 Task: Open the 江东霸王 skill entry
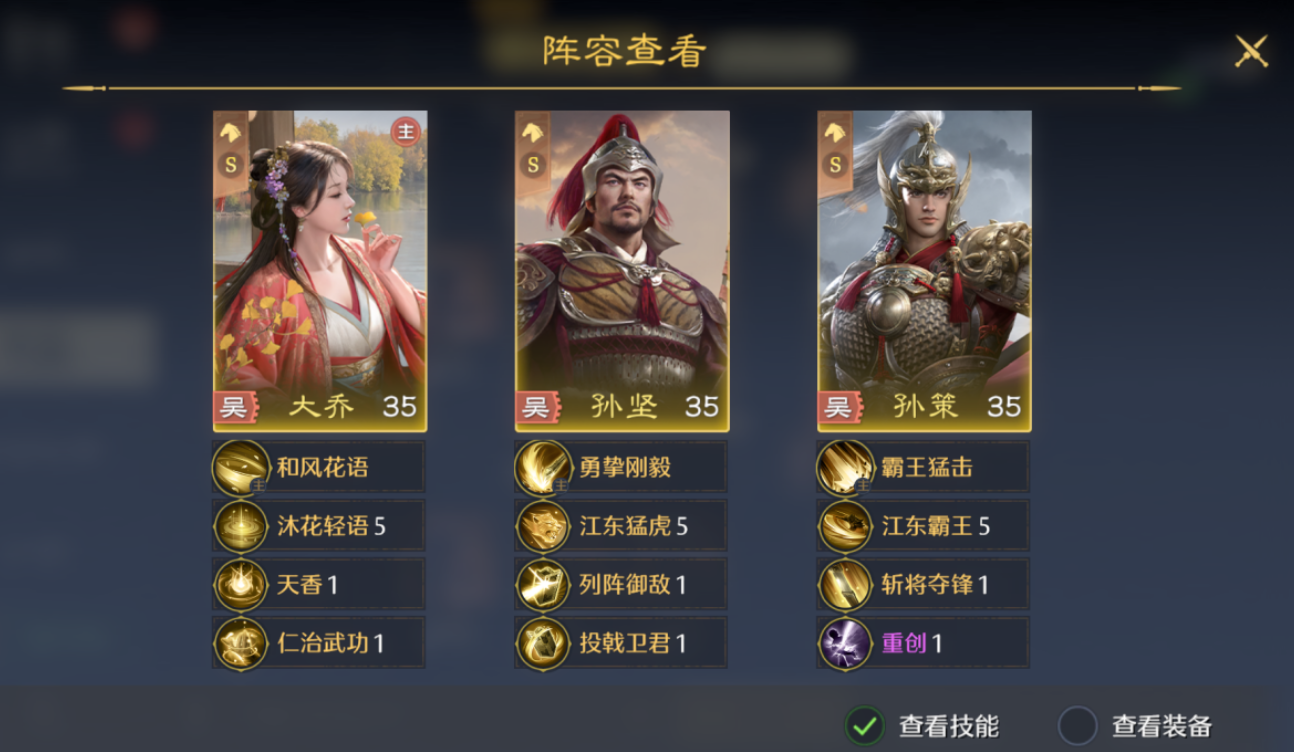click(843, 525)
